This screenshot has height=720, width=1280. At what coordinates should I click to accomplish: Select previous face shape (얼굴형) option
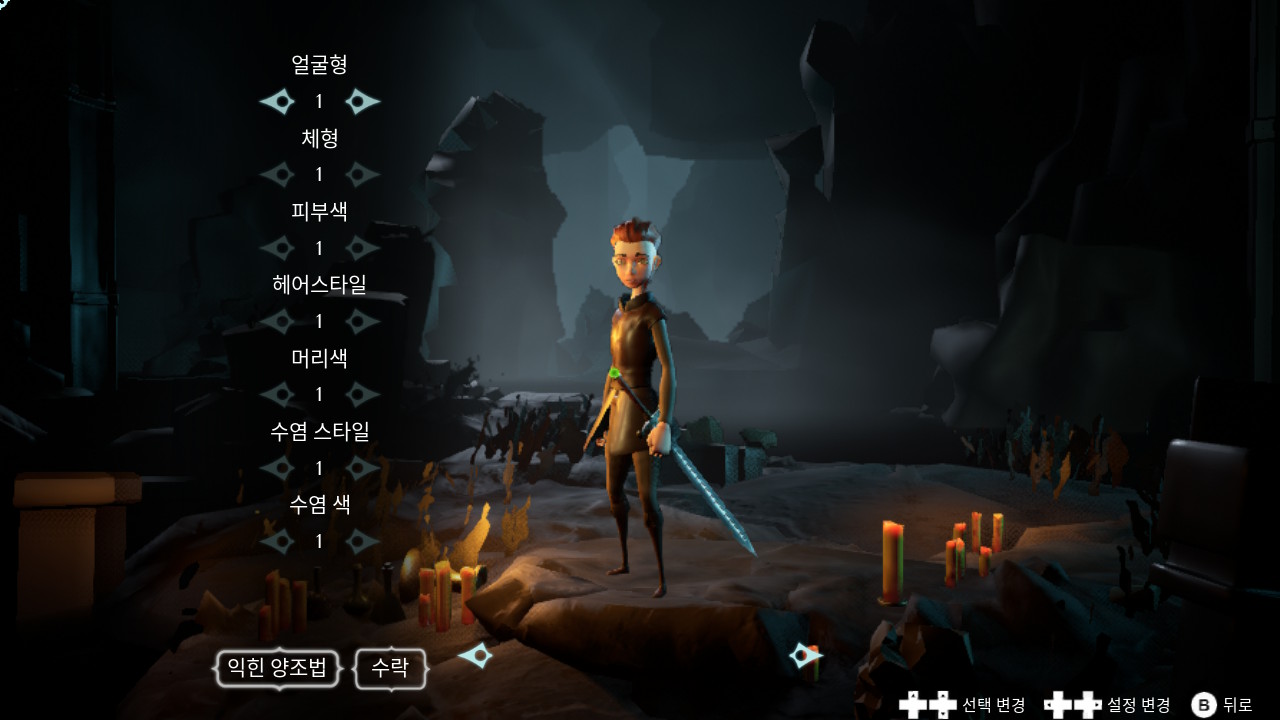pyautogui.click(x=278, y=101)
